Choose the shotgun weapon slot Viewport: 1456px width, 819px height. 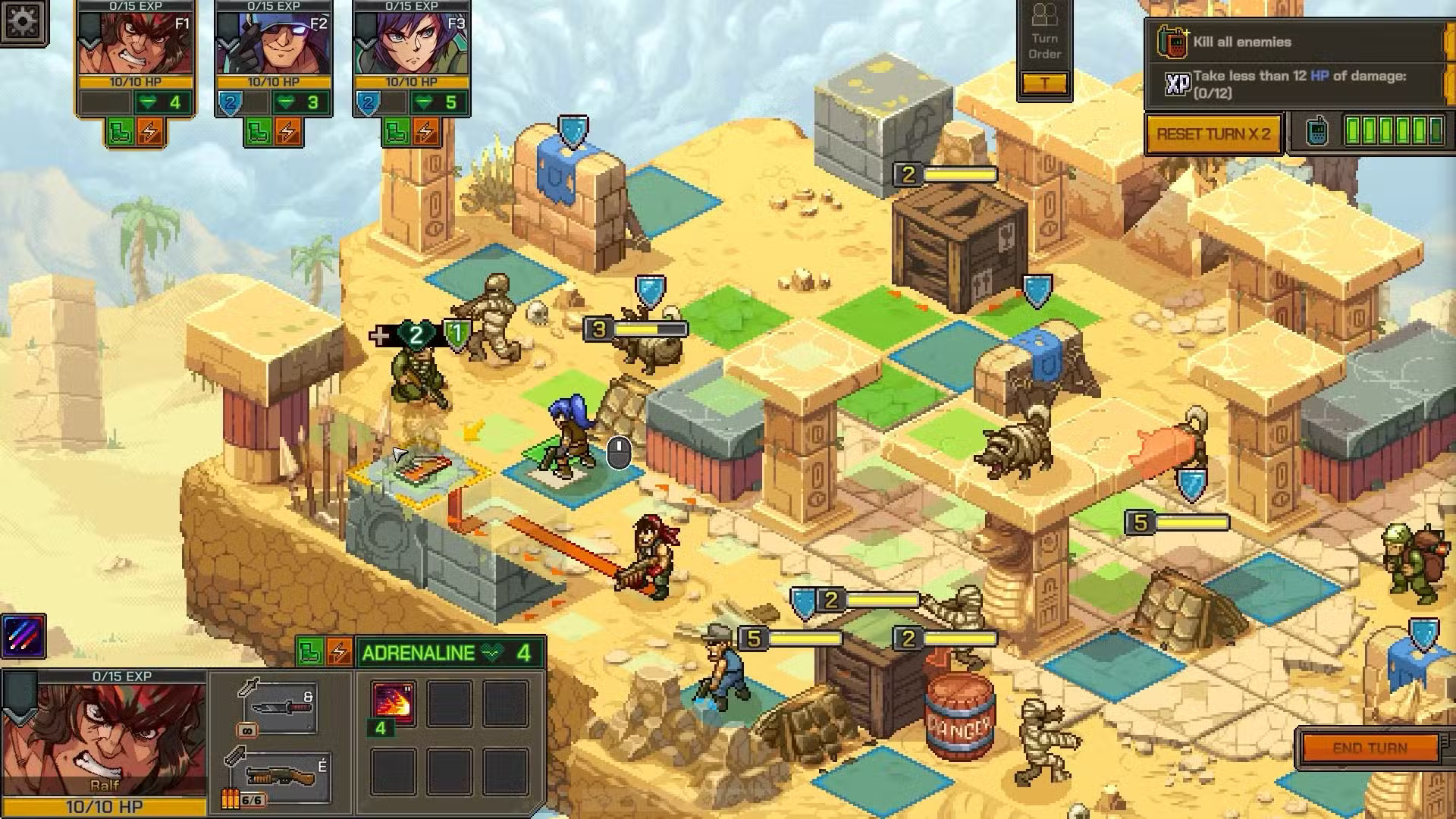(281, 777)
